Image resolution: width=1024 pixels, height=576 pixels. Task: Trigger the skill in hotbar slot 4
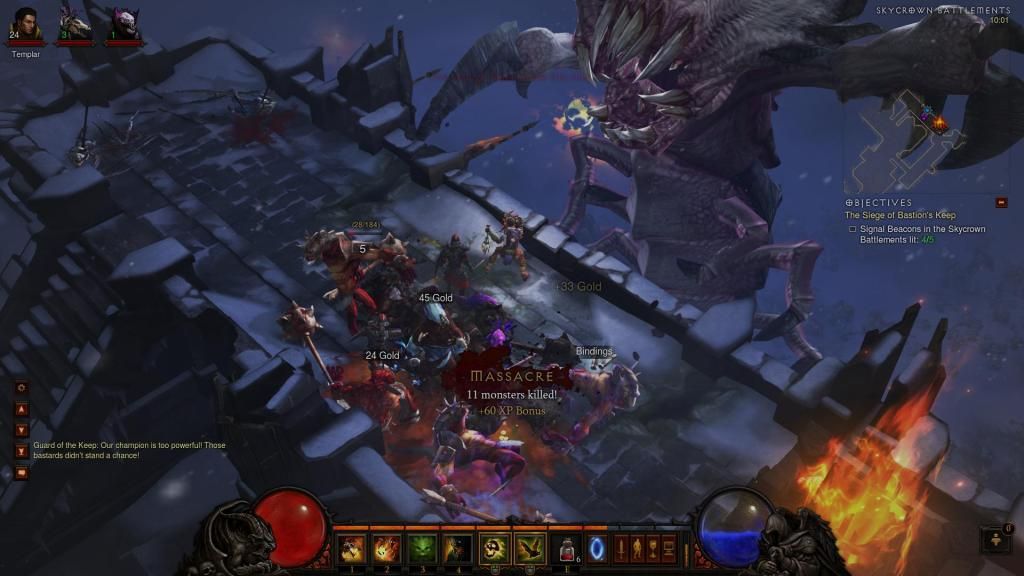458,547
